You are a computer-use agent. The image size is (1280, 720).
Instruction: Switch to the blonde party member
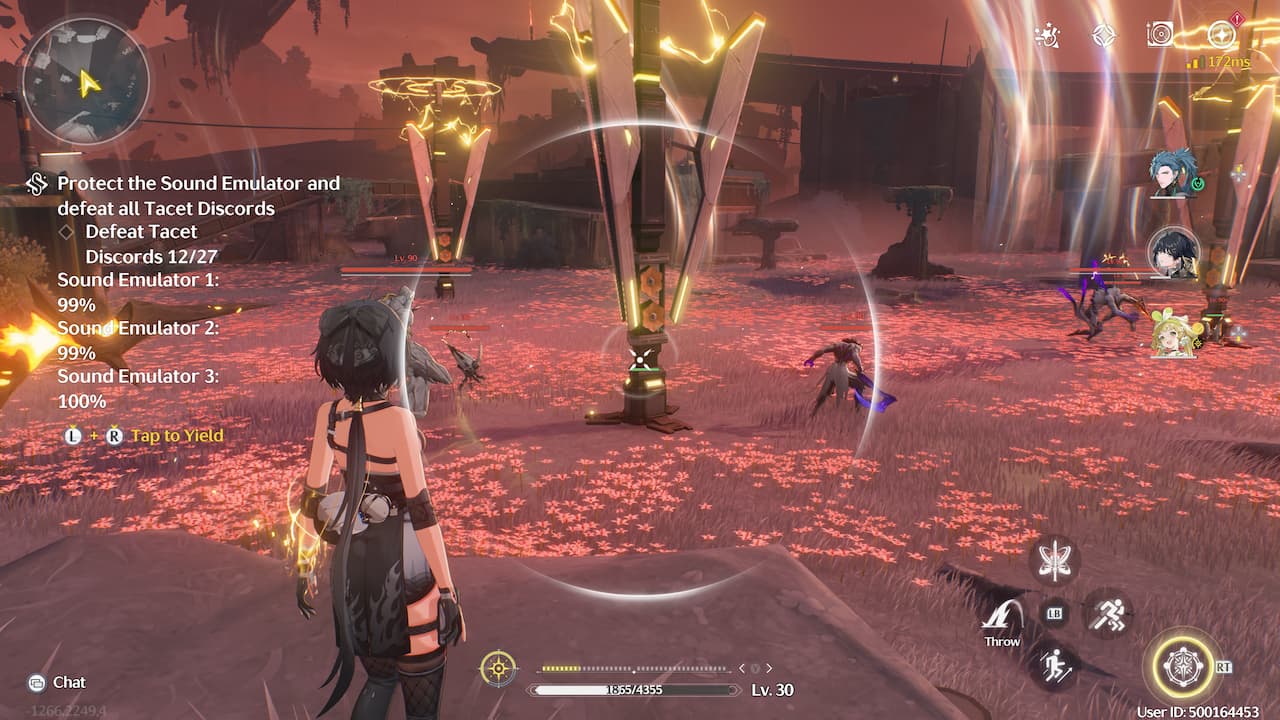click(1174, 332)
